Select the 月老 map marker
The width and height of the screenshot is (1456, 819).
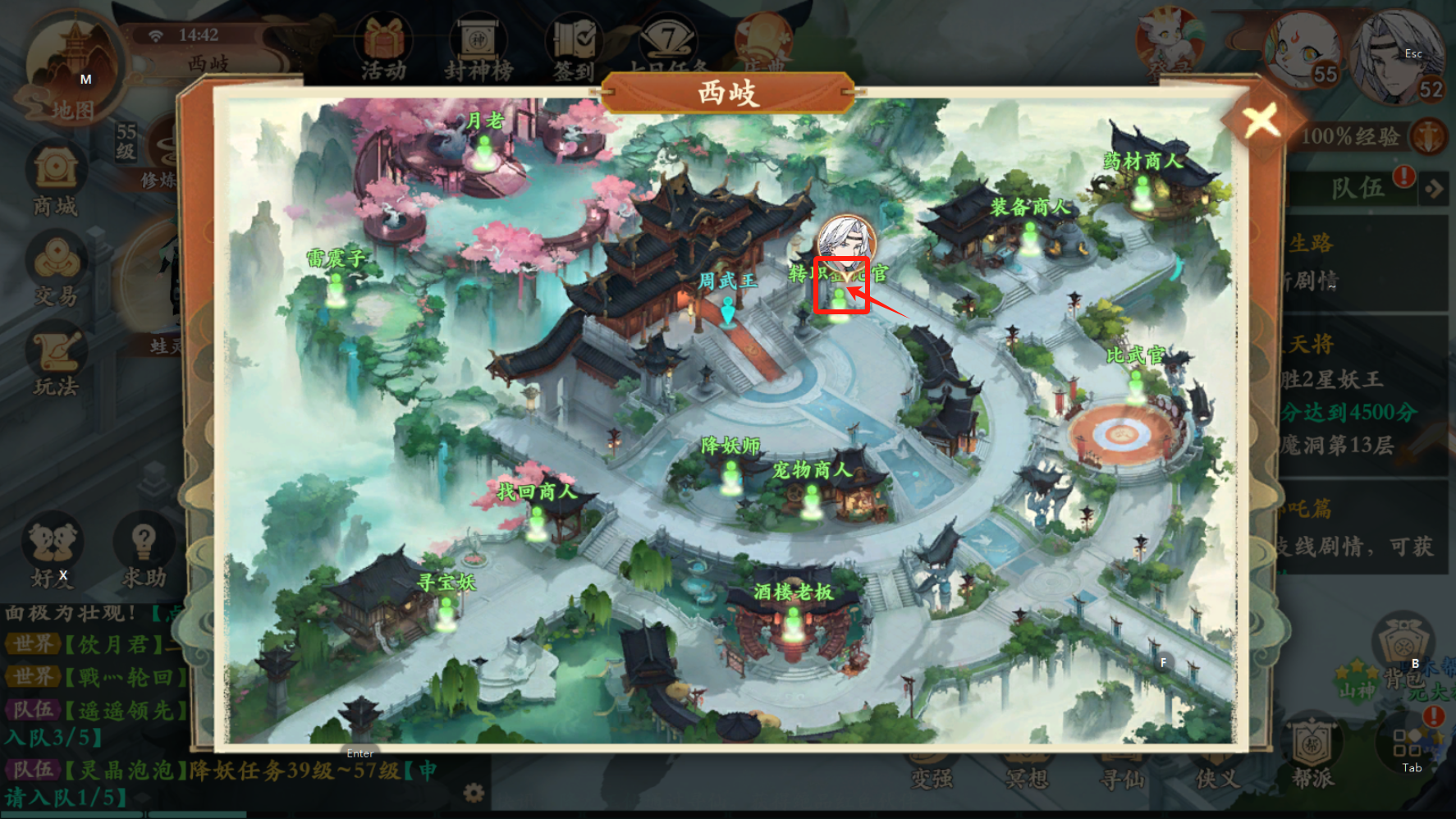(484, 151)
